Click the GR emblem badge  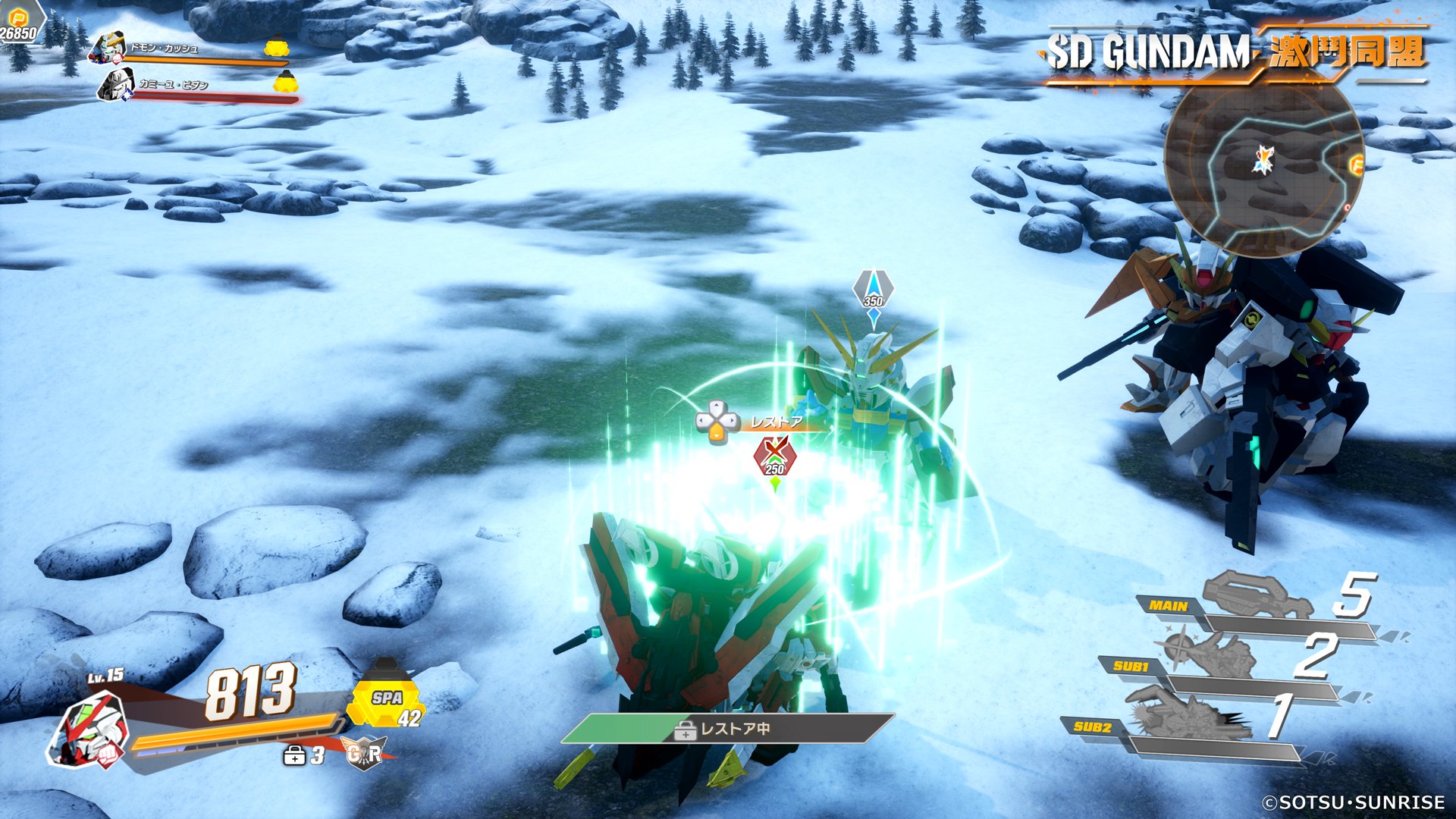365,752
